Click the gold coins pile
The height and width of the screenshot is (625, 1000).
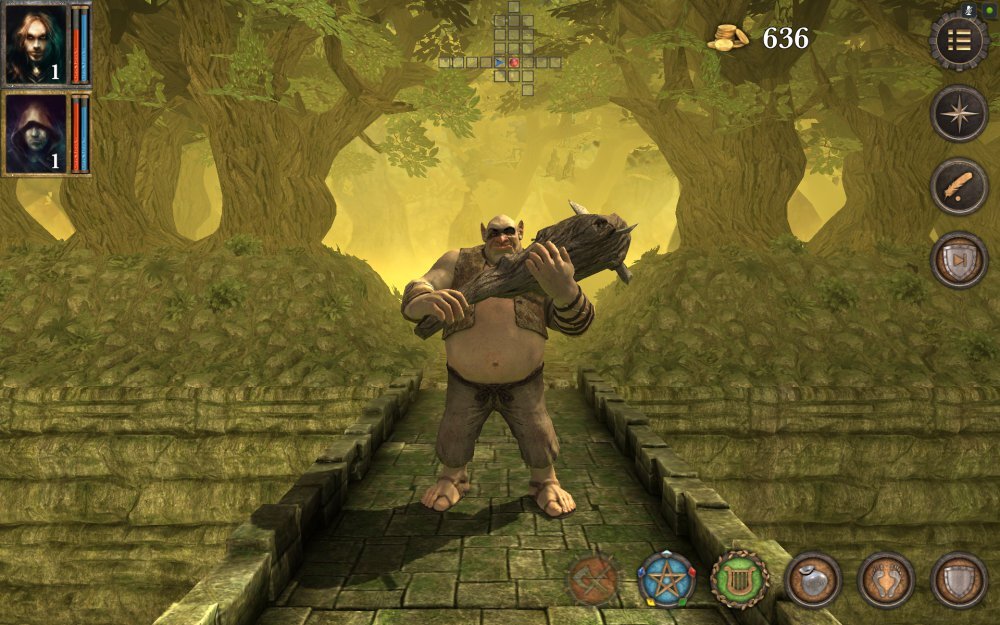[729, 38]
